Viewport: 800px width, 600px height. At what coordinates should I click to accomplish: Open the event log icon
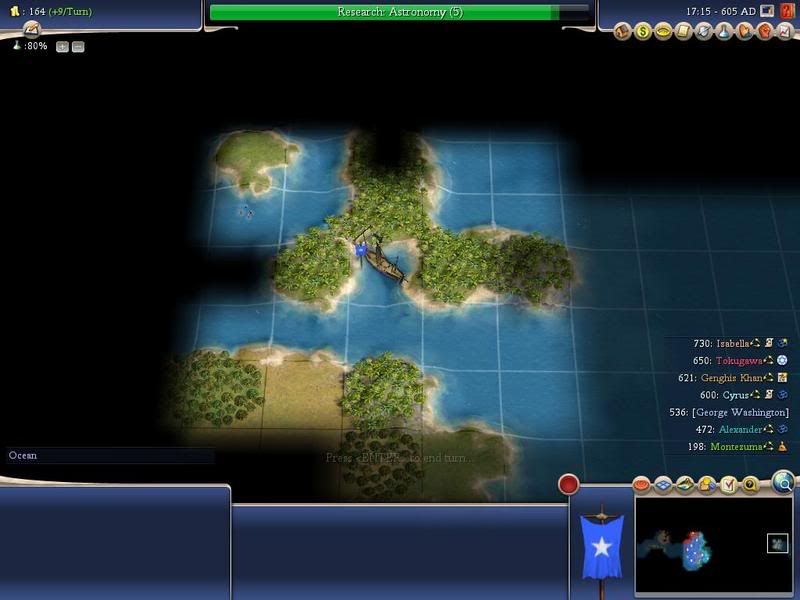click(x=33, y=30)
